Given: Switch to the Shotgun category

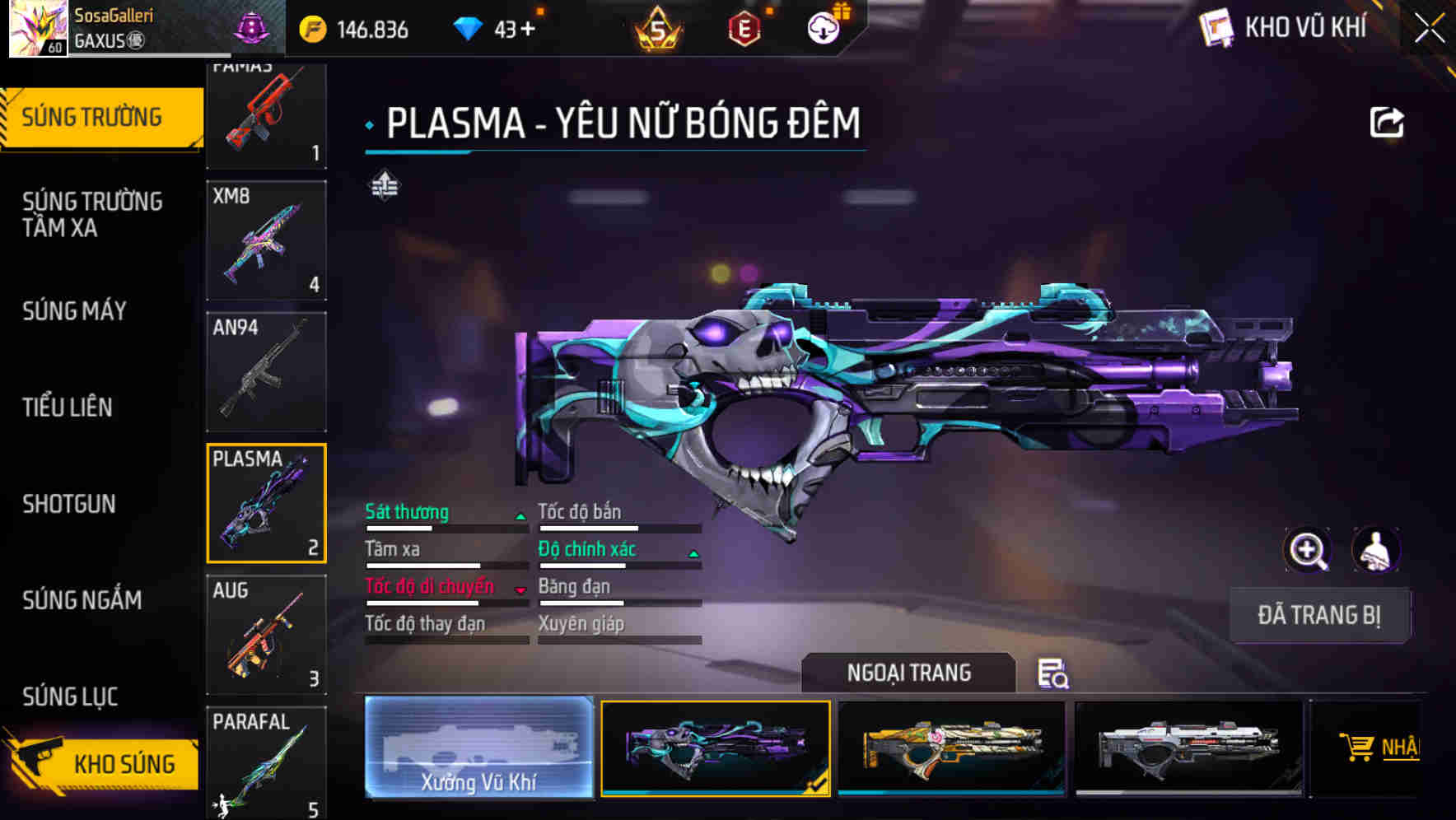Looking at the screenshot, I should 69,504.
